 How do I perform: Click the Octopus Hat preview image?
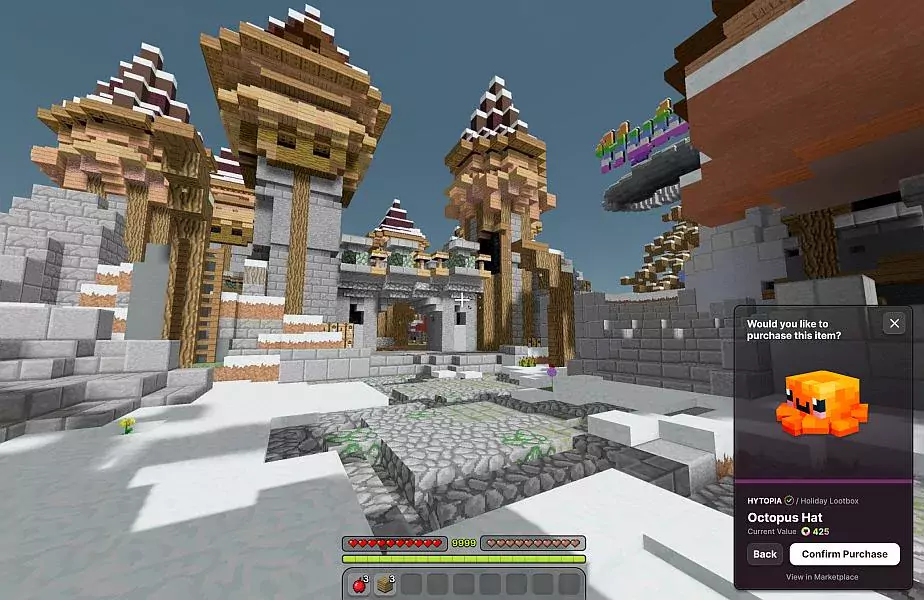[823, 405]
